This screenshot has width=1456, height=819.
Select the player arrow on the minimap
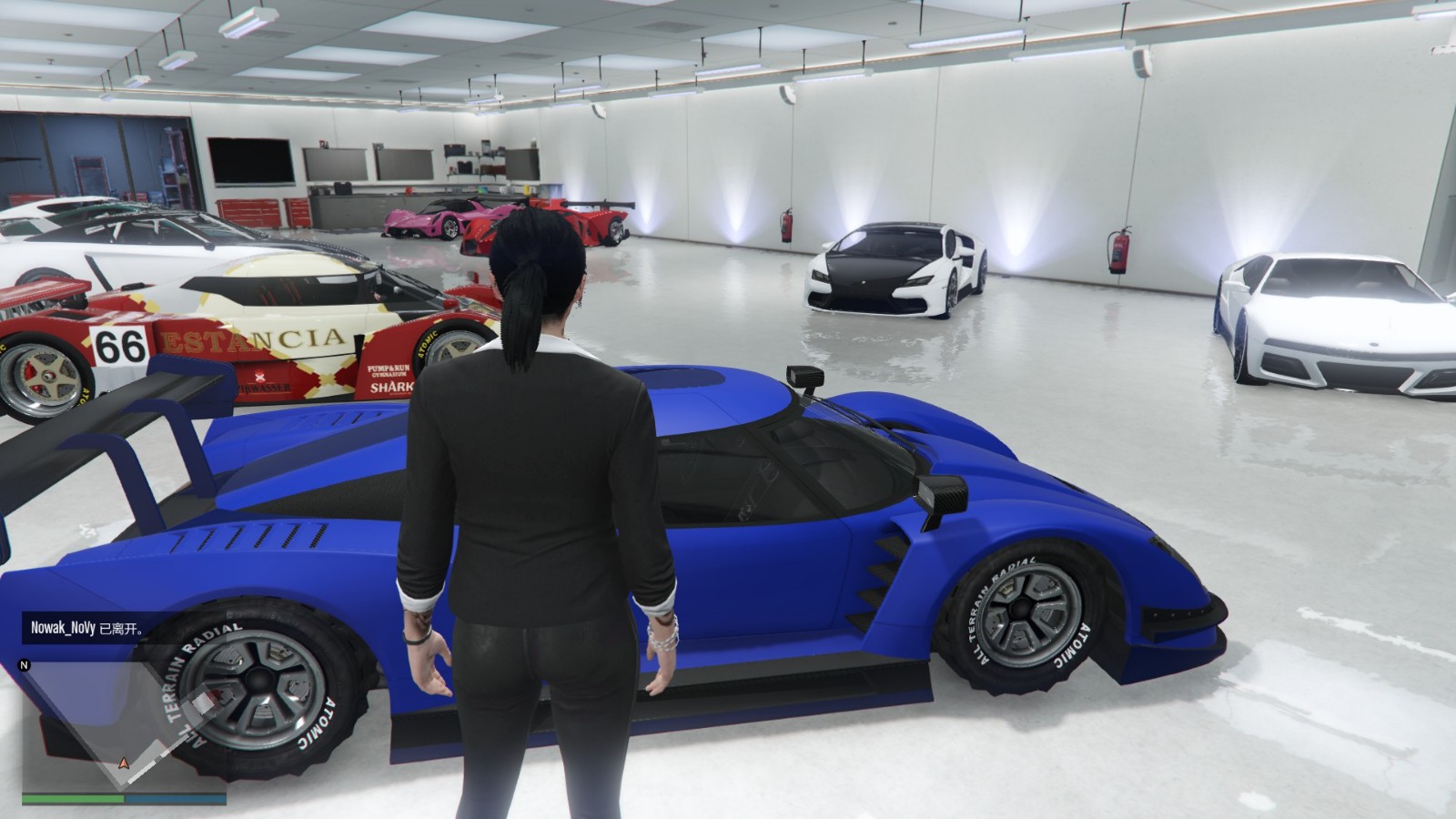(124, 763)
